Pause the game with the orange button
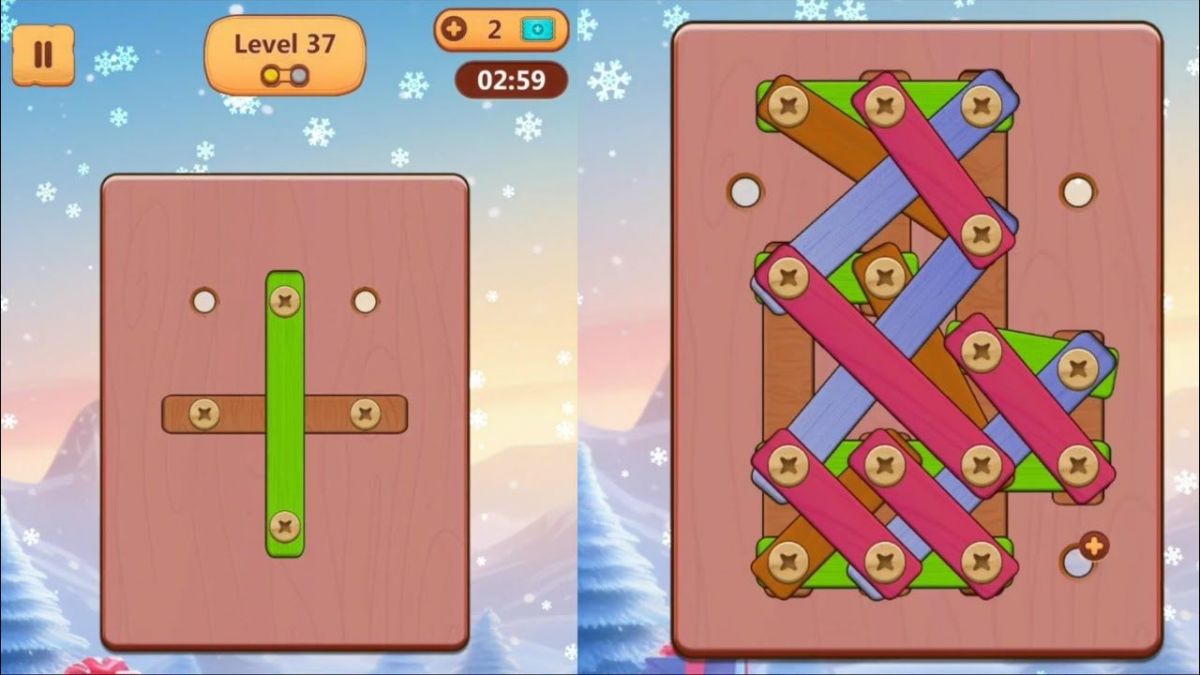Image resolution: width=1200 pixels, height=675 pixels. point(42,54)
